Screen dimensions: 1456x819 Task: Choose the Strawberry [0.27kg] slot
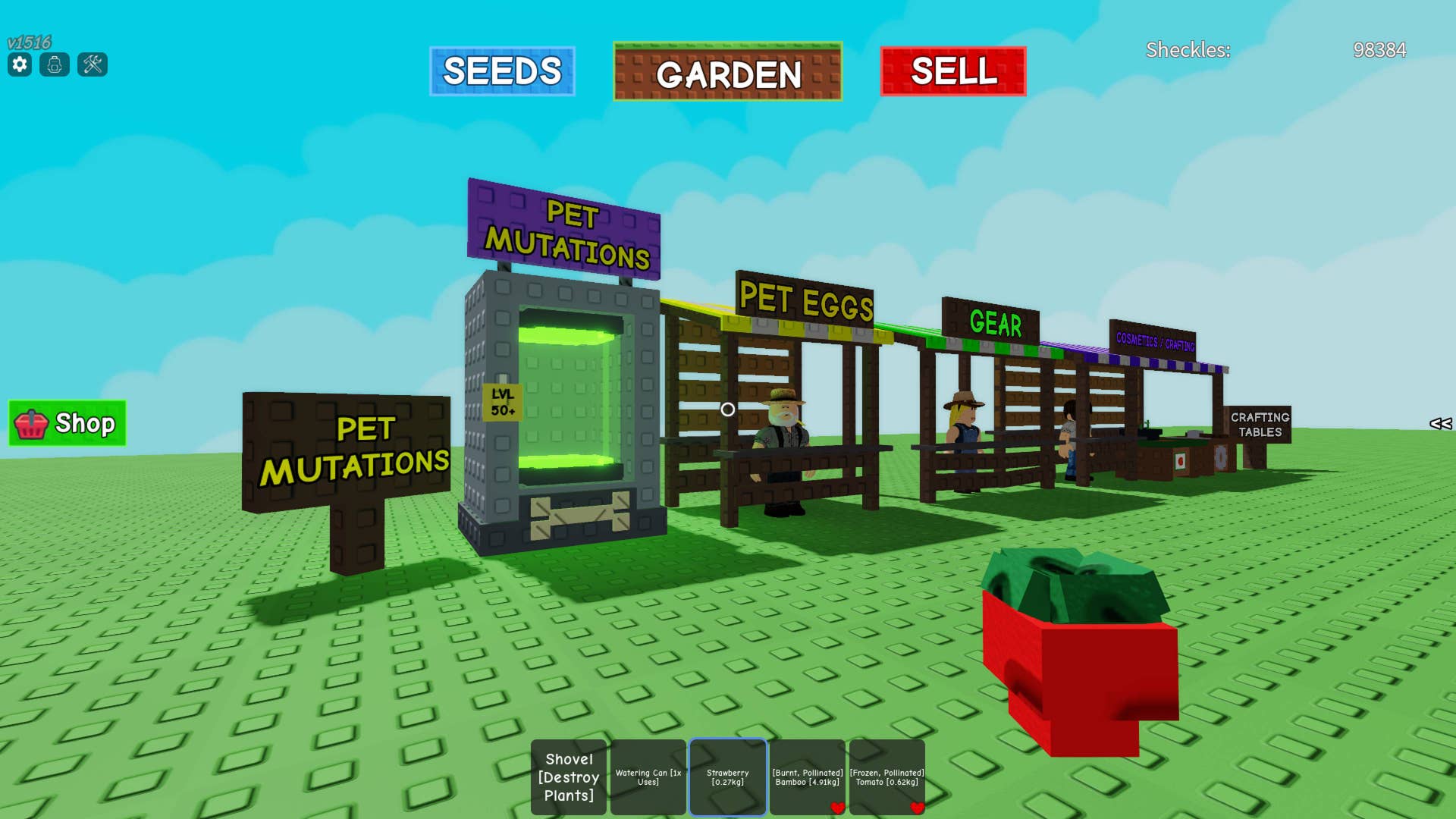tap(728, 777)
